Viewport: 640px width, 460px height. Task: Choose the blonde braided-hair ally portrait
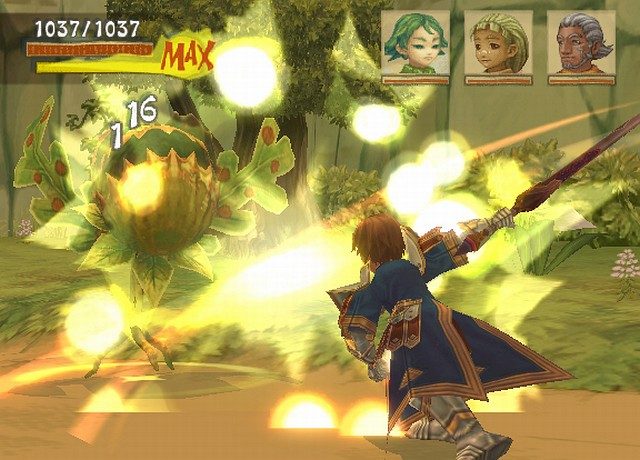(x=500, y=45)
